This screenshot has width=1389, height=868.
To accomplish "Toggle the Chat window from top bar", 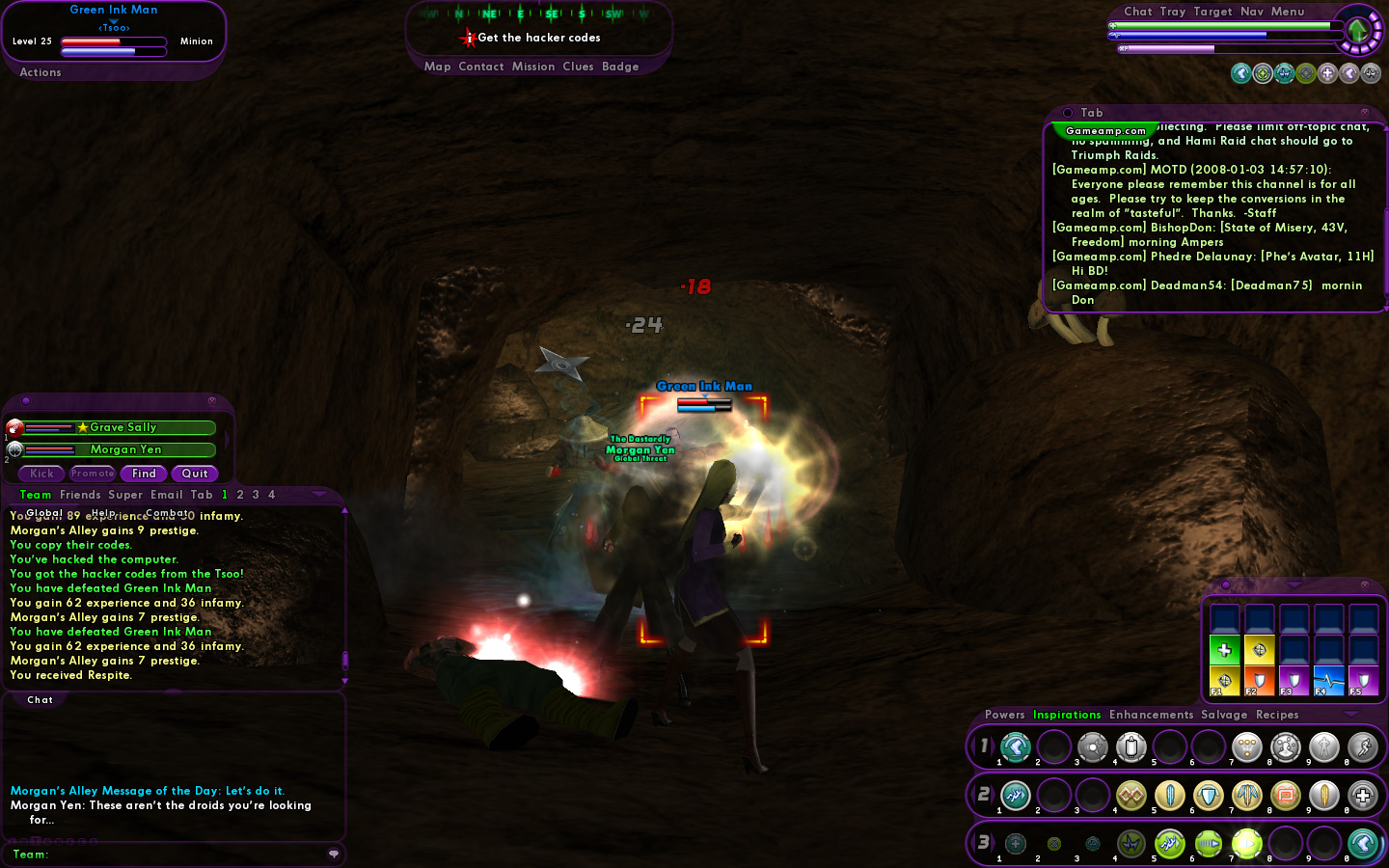I will pyautogui.click(x=1138, y=12).
